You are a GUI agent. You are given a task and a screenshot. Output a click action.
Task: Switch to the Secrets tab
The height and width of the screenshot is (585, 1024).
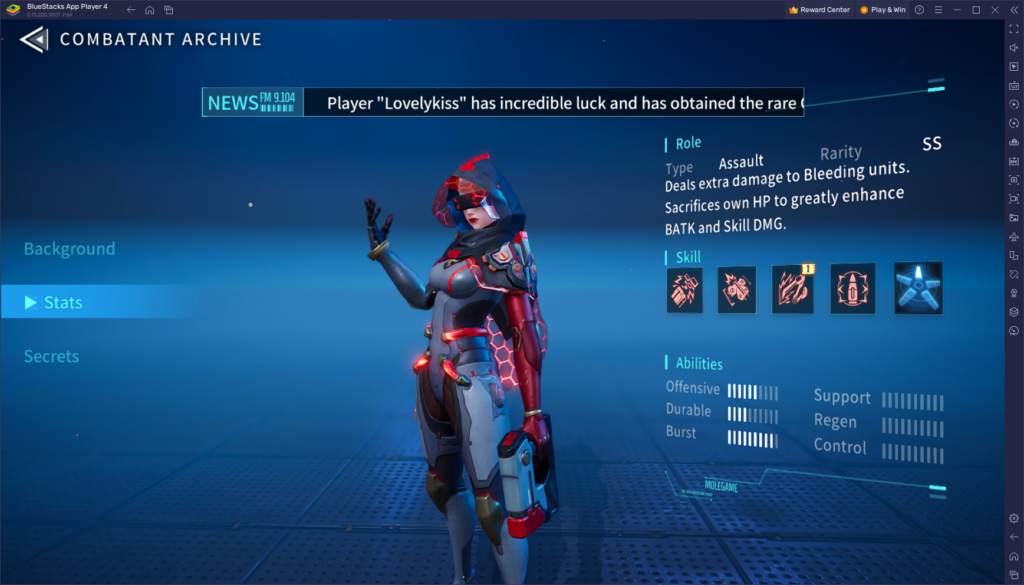click(51, 356)
